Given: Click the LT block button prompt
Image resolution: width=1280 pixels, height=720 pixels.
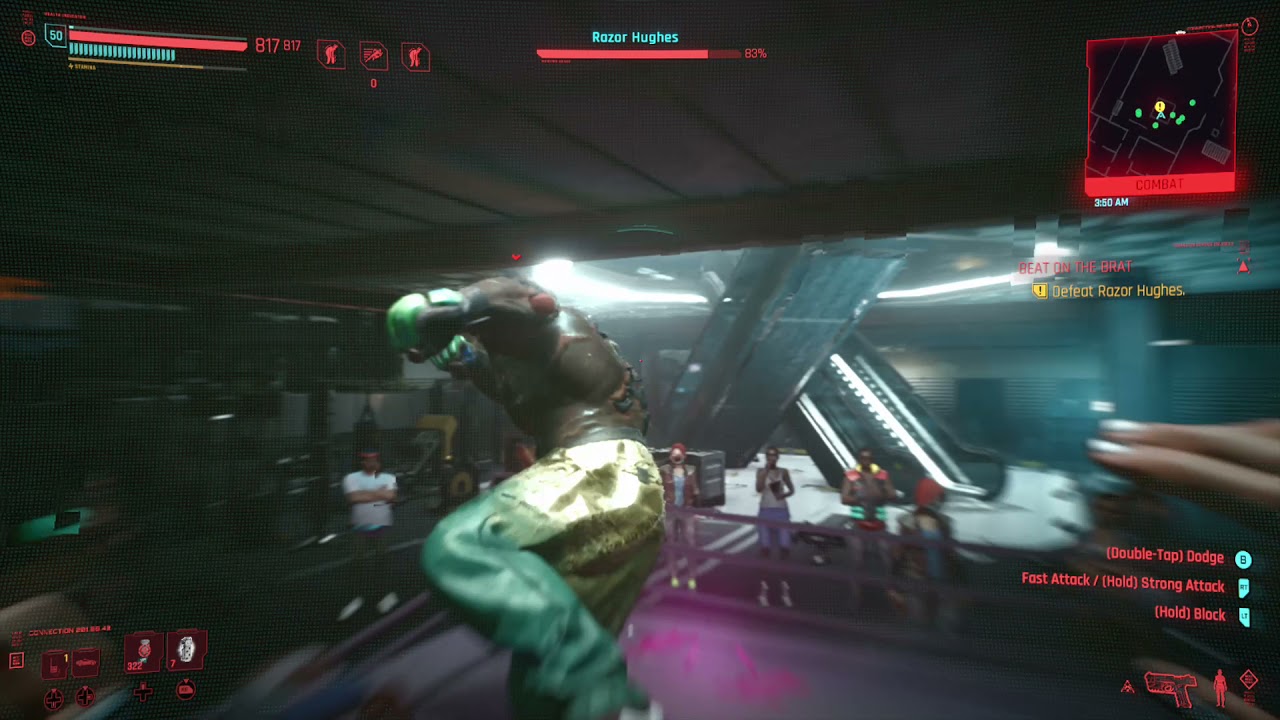Looking at the screenshot, I should coord(1244,614).
